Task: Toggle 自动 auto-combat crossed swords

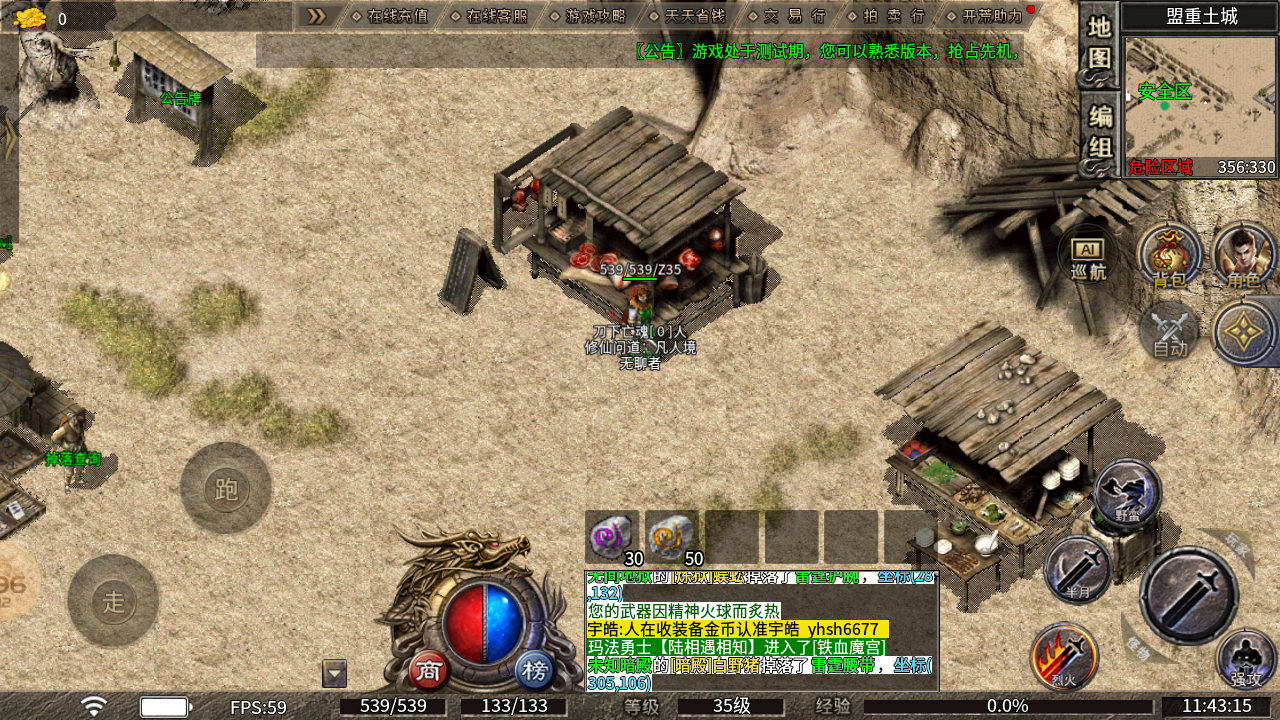Action: [1169, 330]
